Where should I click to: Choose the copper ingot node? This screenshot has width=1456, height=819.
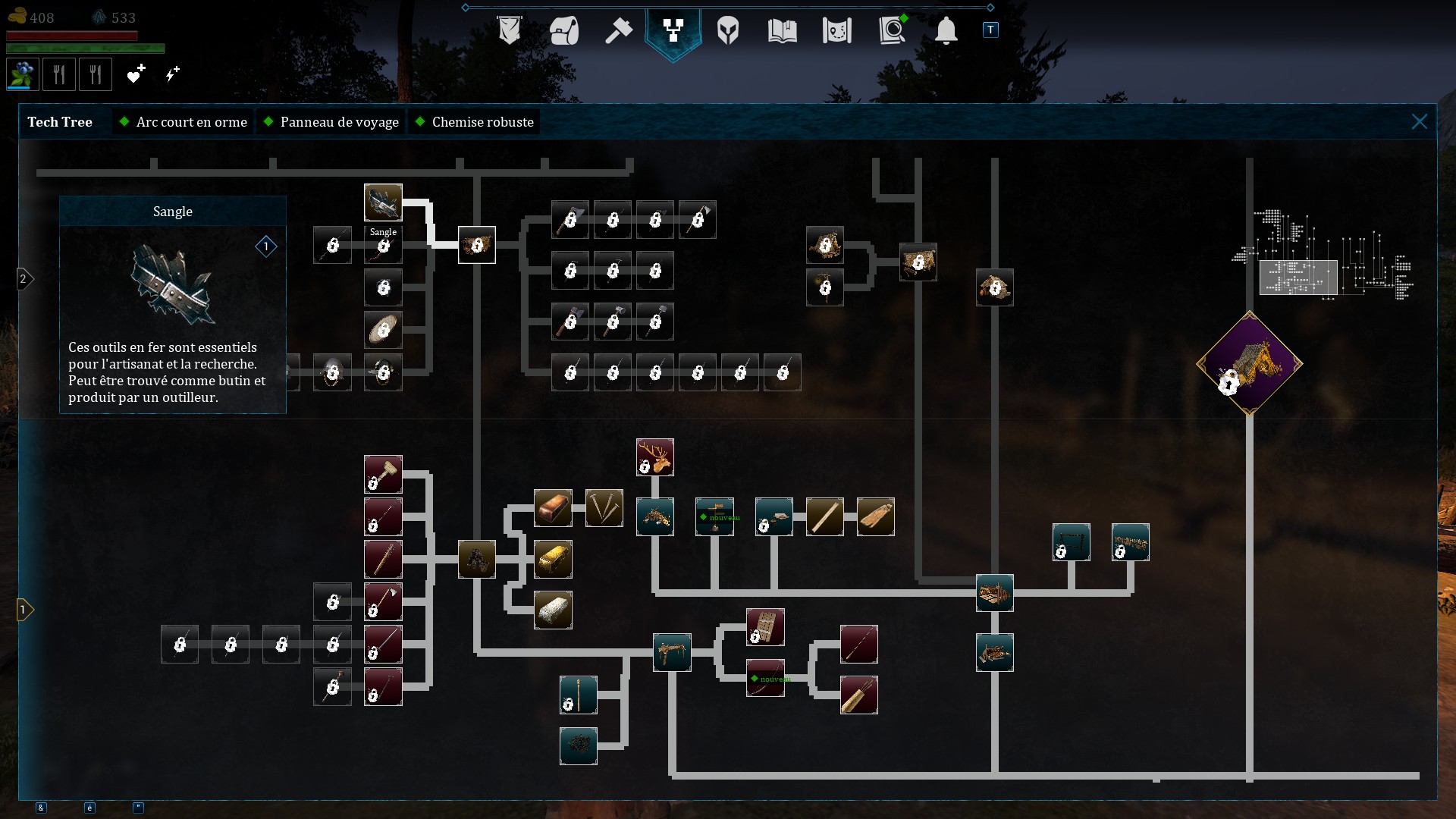point(553,508)
